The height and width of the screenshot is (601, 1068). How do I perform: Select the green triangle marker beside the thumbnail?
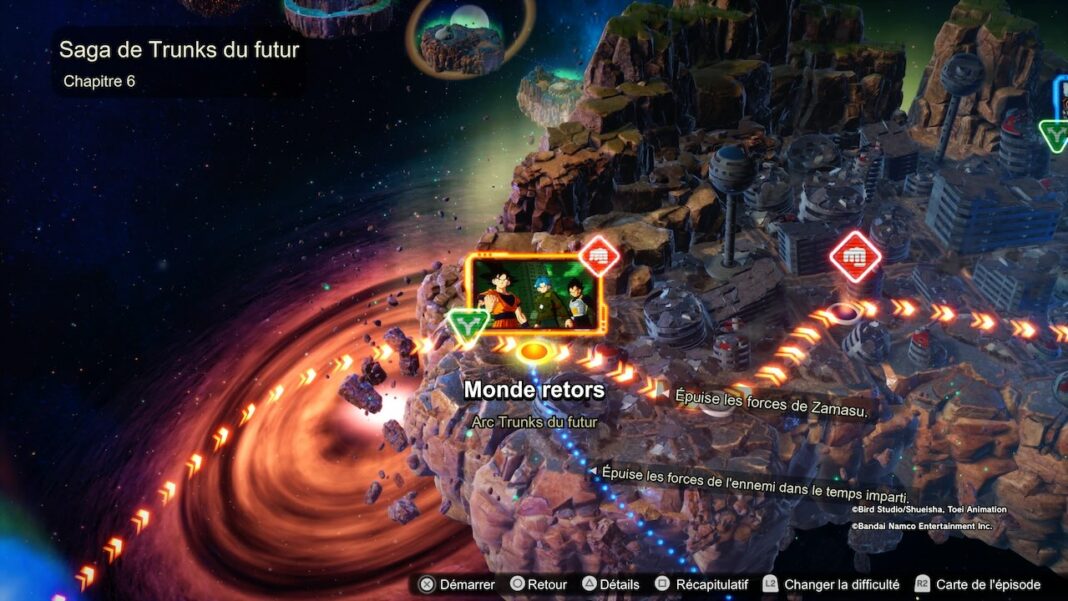pos(467,325)
